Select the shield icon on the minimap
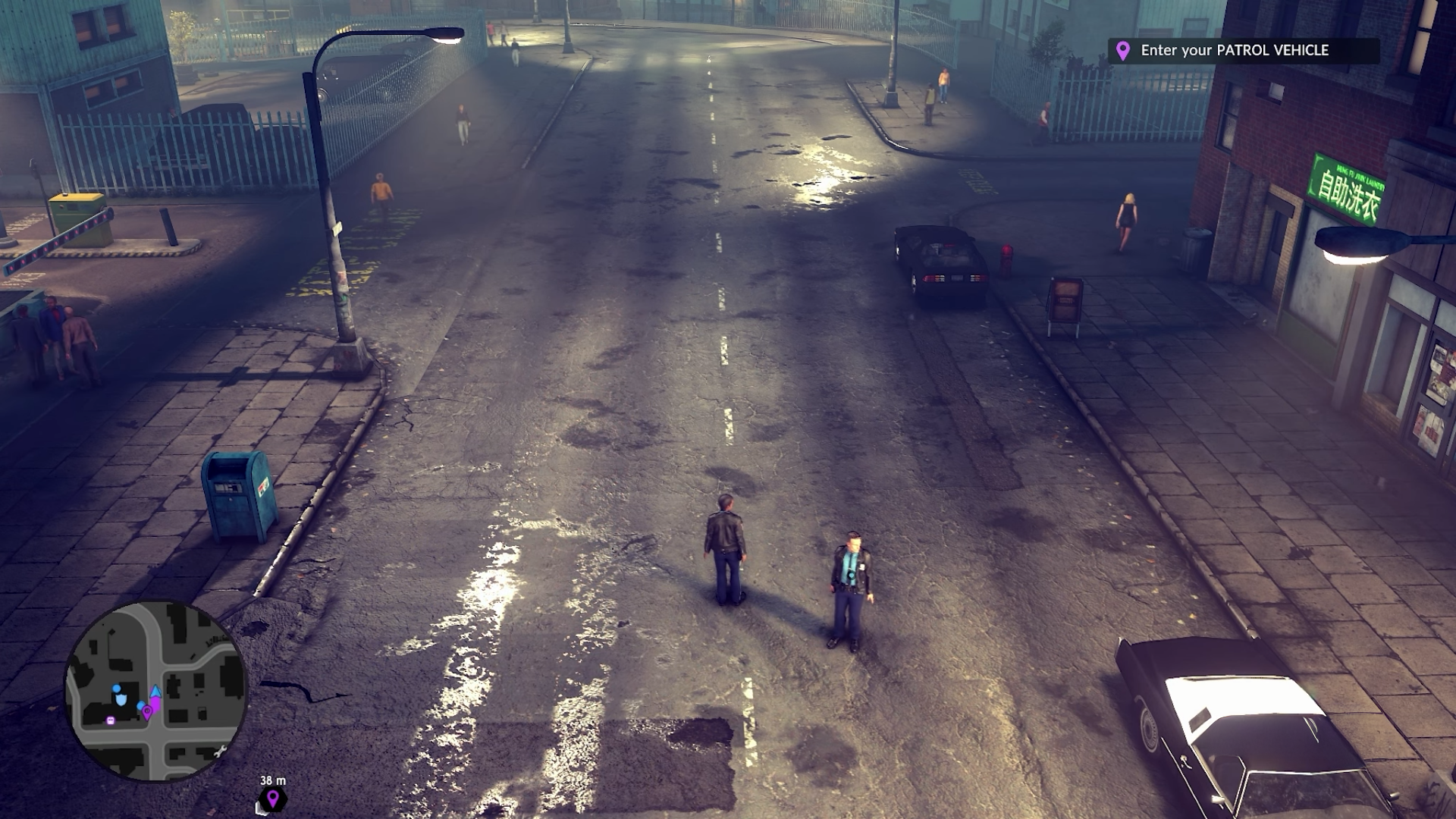The image size is (1456, 819). 121,699
